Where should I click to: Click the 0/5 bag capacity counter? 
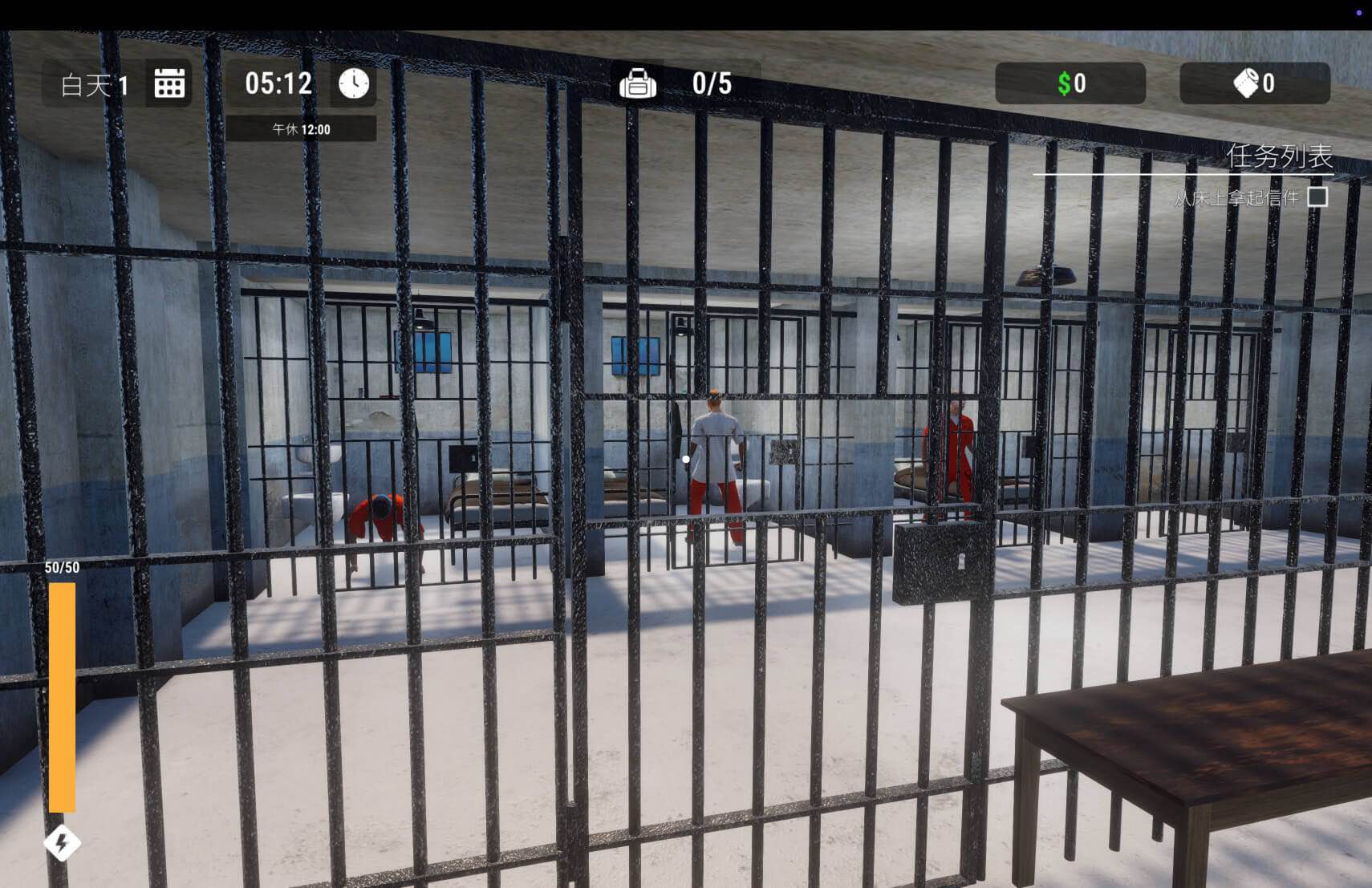(712, 82)
